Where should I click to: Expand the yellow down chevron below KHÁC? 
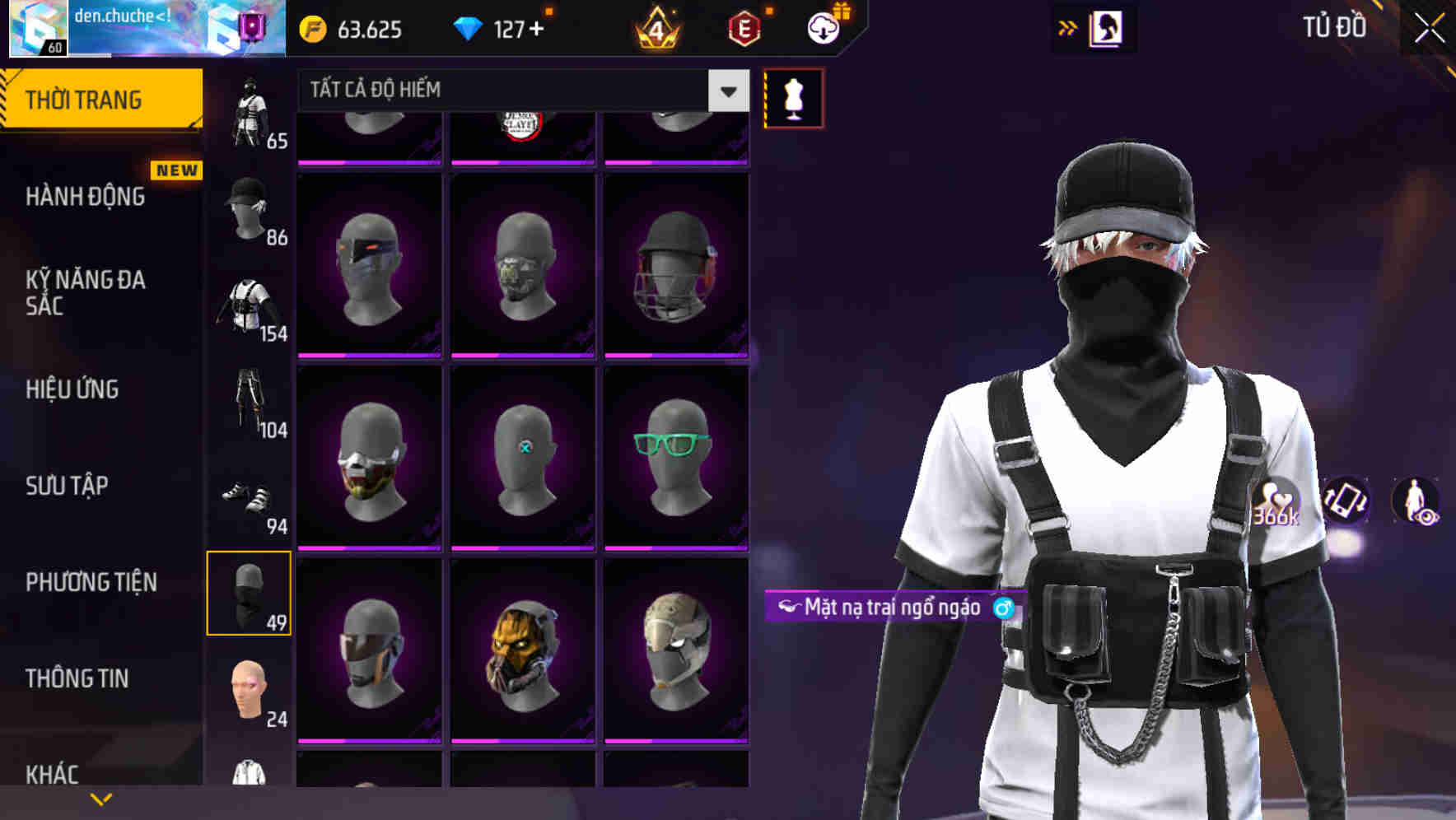[102, 799]
